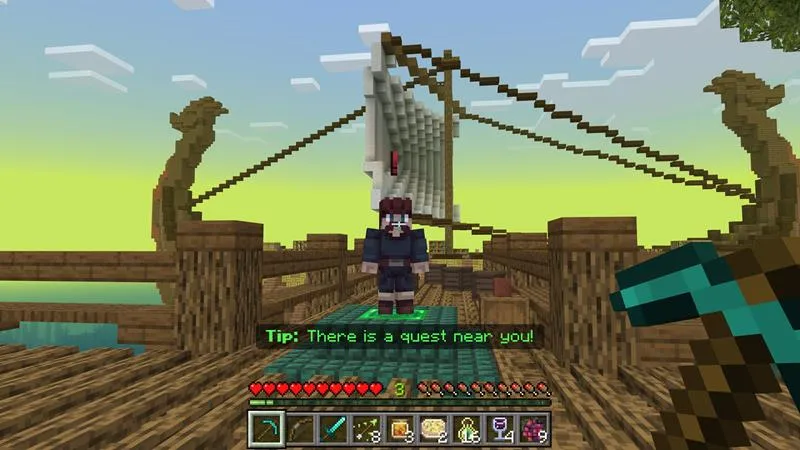Select the diamond pickaxe hotbar slot

(x=265, y=429)
